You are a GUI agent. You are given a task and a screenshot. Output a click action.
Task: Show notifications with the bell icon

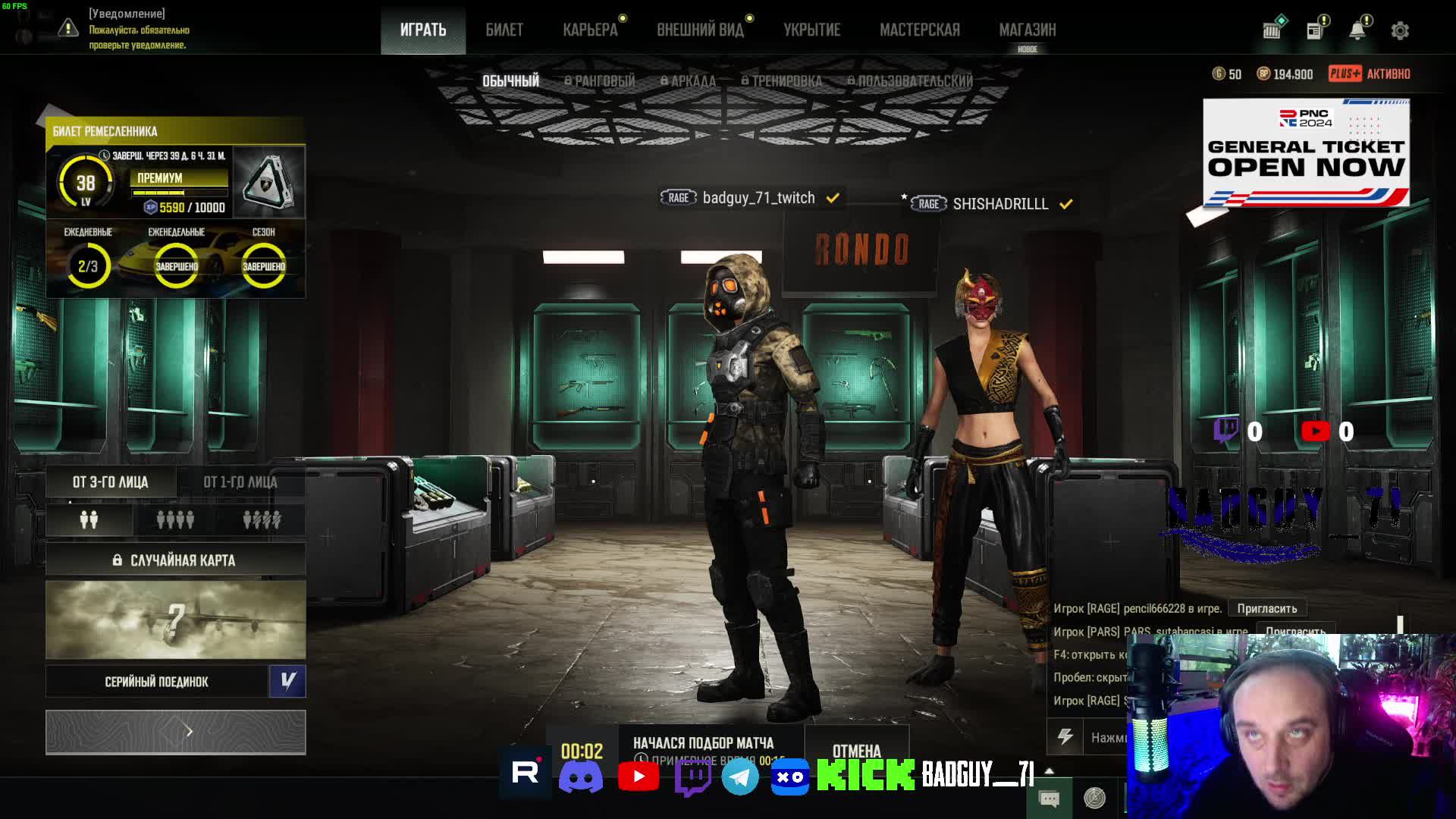pyautogui.click(x=1357, y=30)
